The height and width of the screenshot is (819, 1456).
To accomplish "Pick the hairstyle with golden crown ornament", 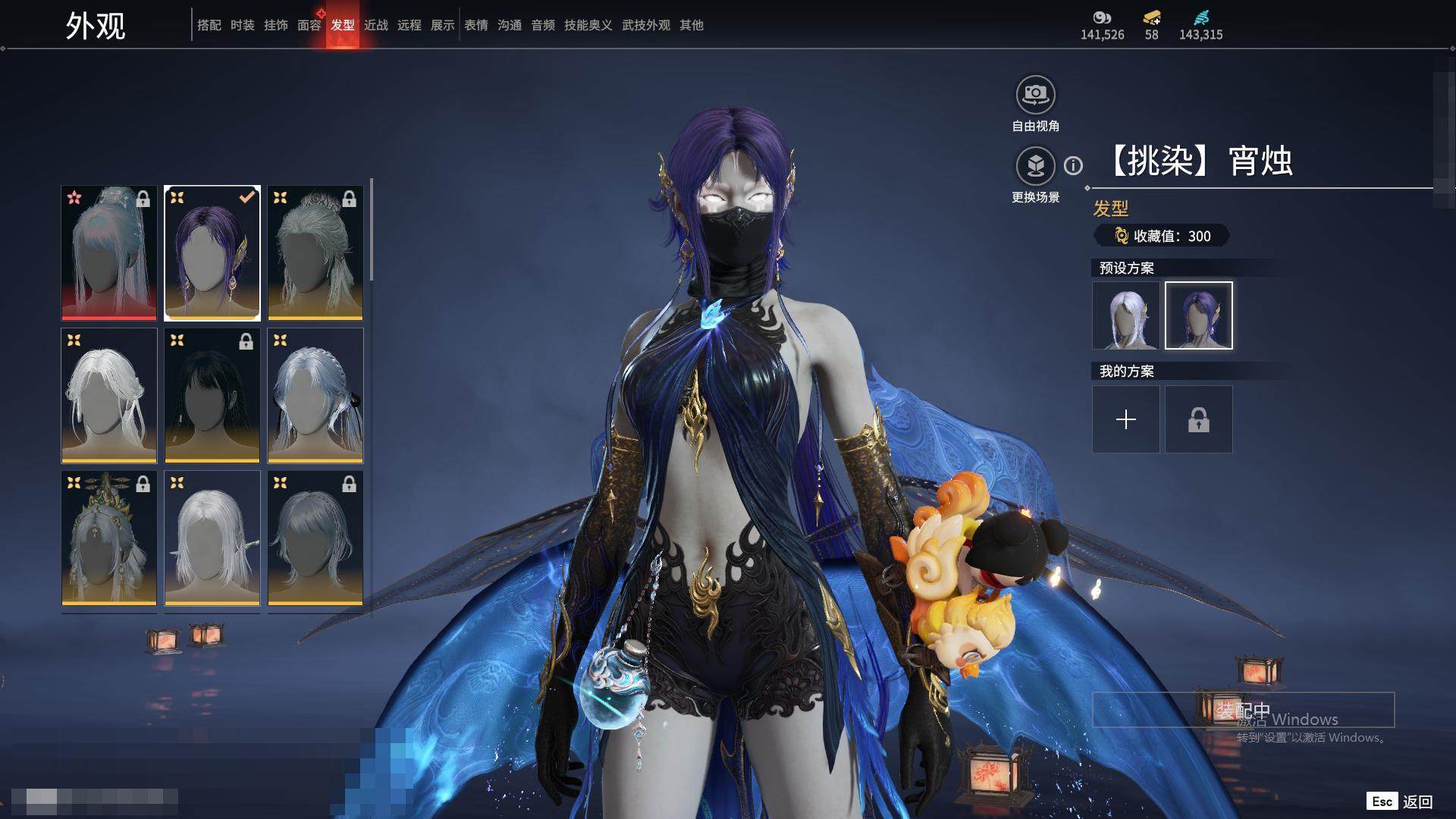I will [x=109, y=538].
